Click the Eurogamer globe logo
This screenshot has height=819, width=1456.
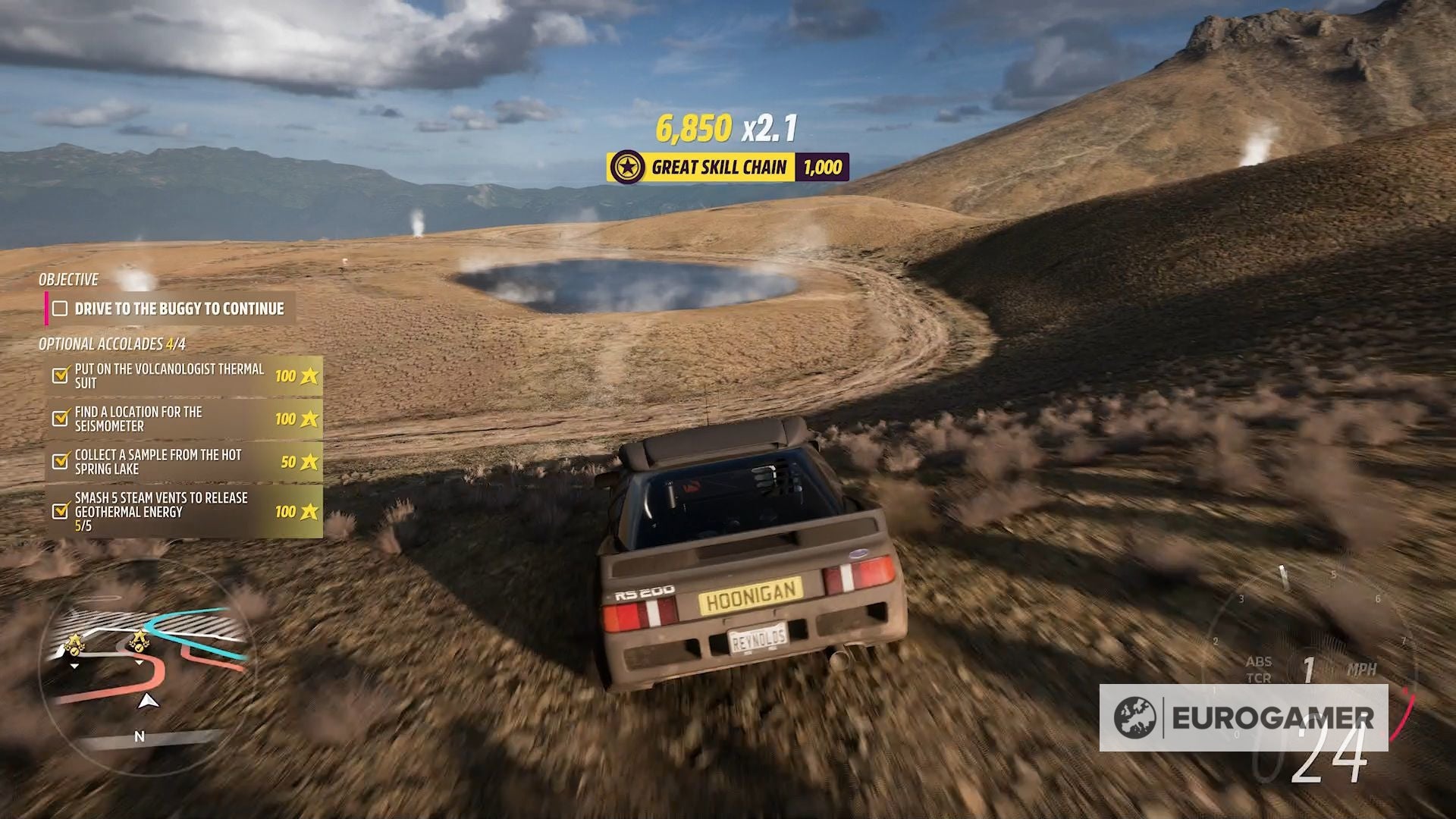coord(1133,716)
